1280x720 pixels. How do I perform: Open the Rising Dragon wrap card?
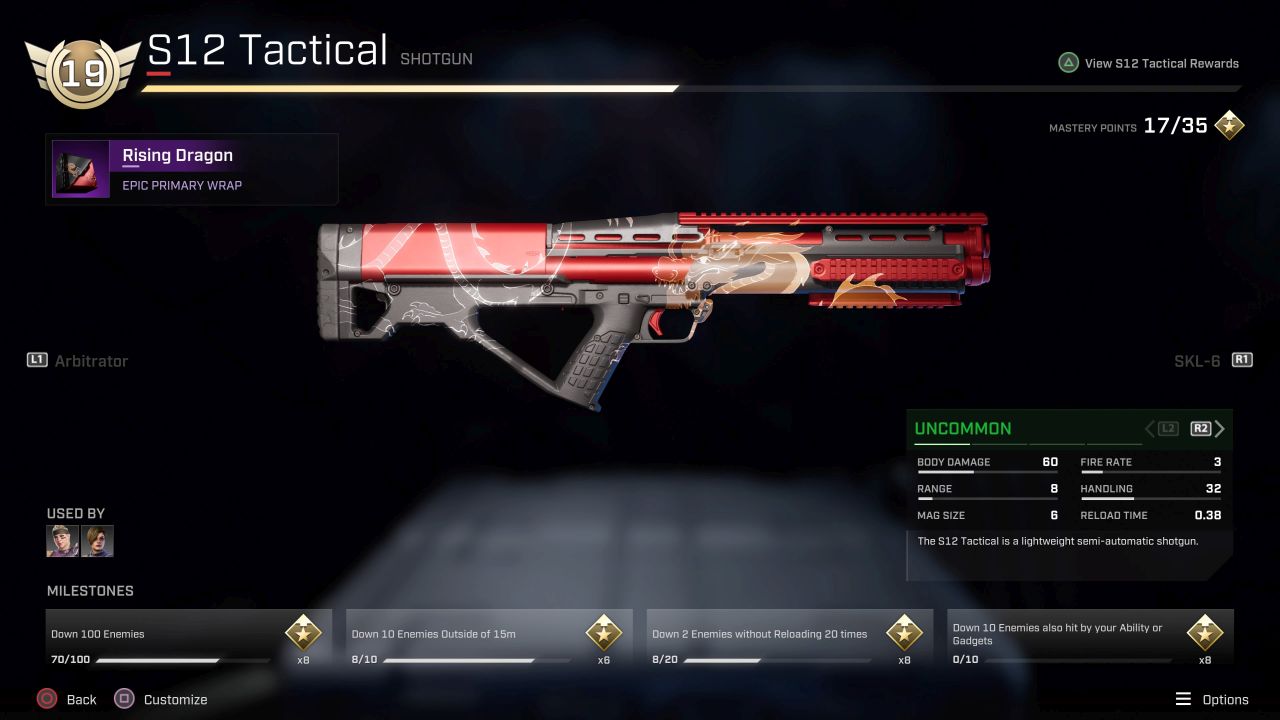192,169
